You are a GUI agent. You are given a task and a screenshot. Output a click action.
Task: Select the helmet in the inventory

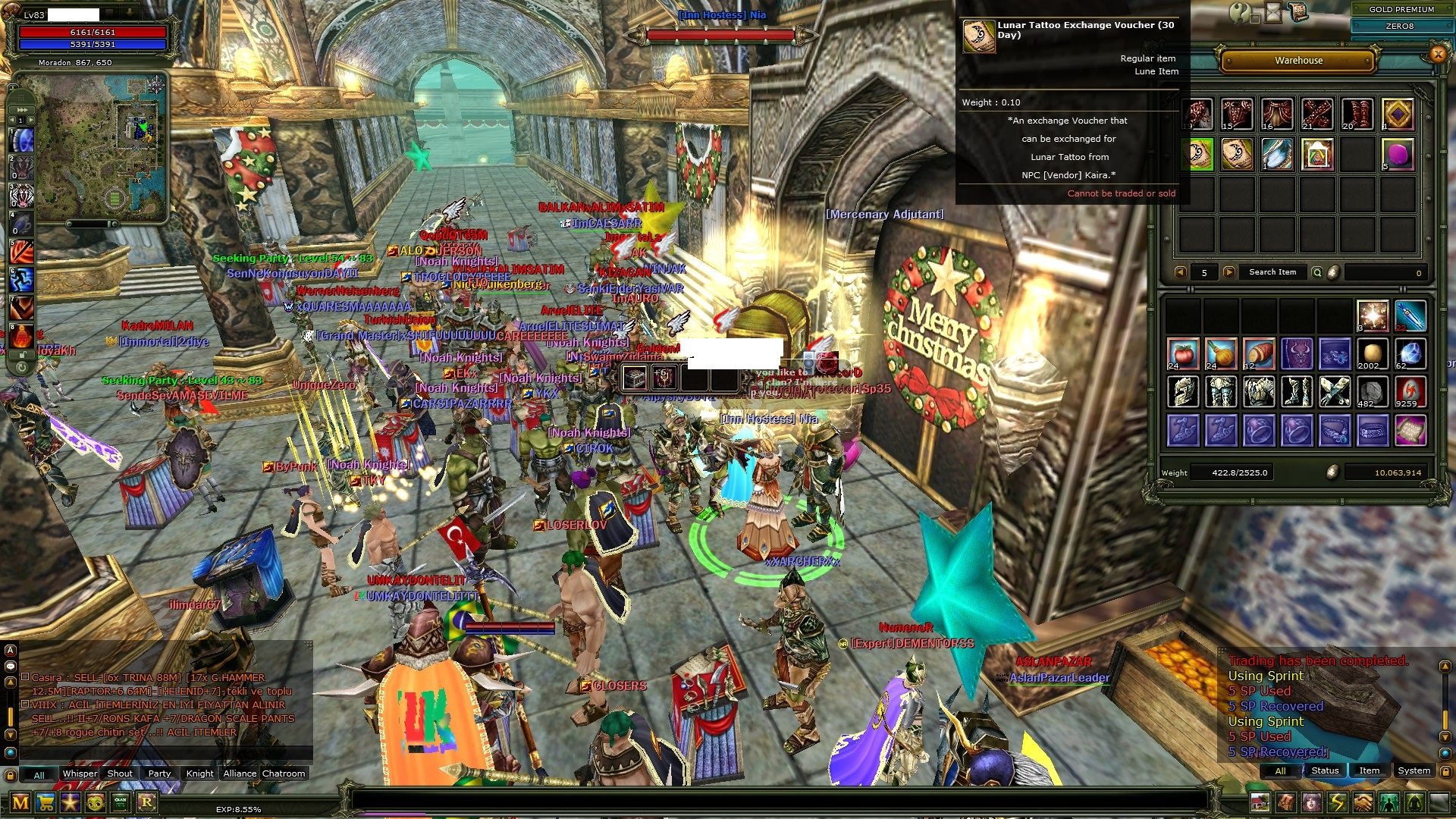click(x=1182, y=392)
